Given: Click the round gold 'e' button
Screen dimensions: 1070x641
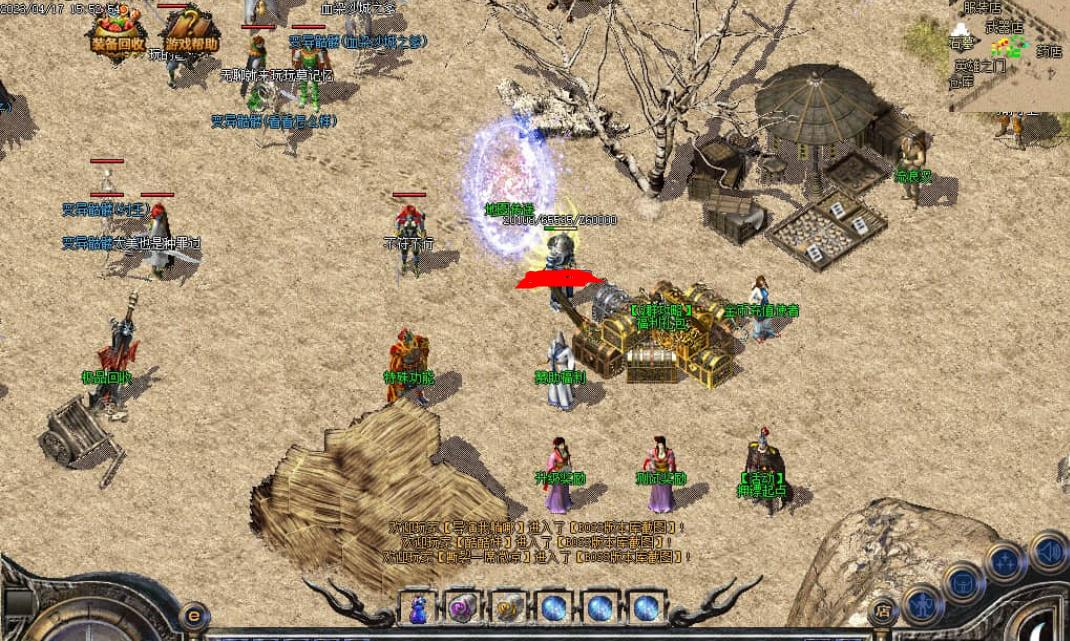Looking at the screenshot, I should click(194, 614).
